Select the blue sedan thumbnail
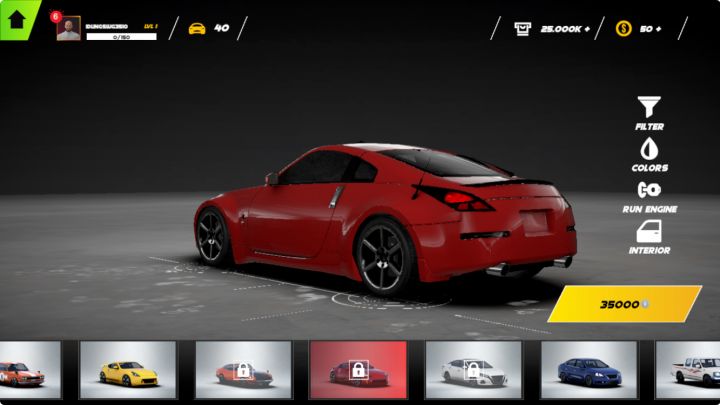Viewport: 720px width, 405px height. [x=589, y=370]
